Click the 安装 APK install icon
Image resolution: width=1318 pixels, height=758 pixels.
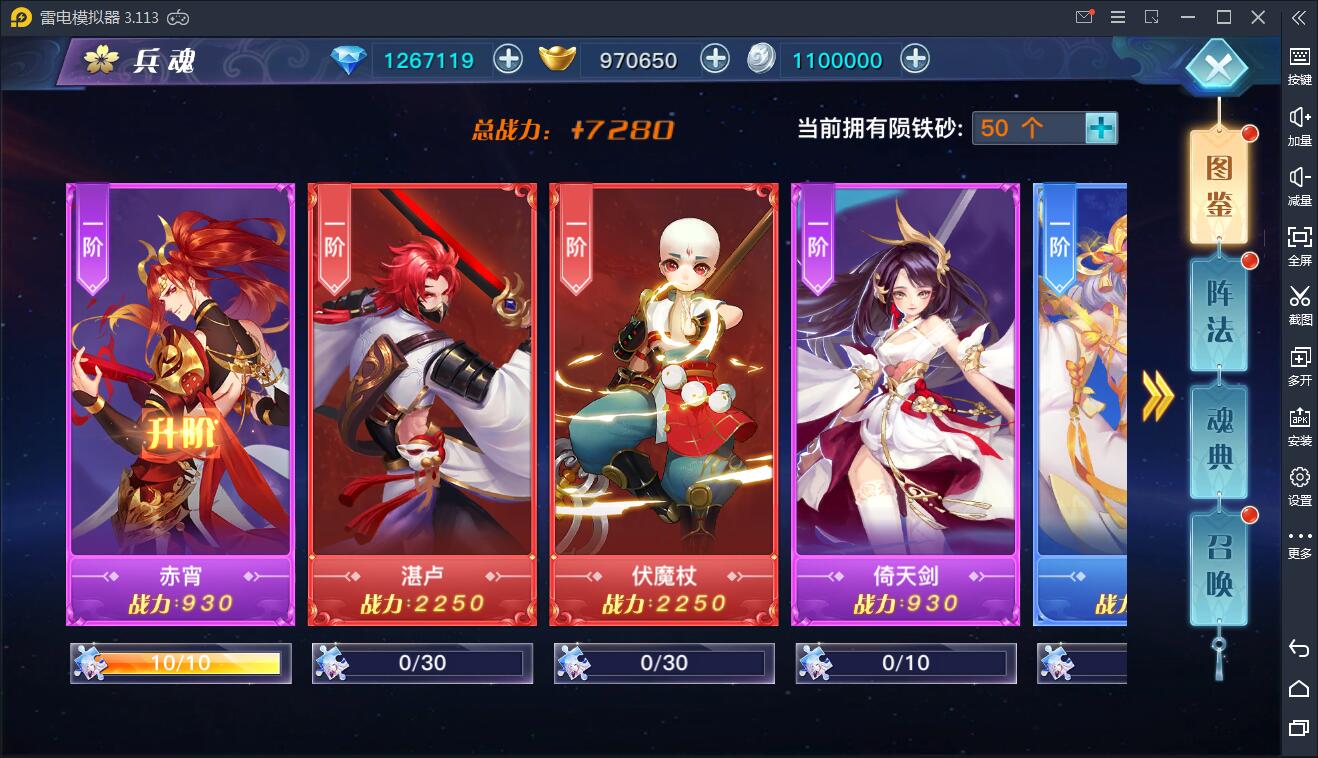[1299, 425]
